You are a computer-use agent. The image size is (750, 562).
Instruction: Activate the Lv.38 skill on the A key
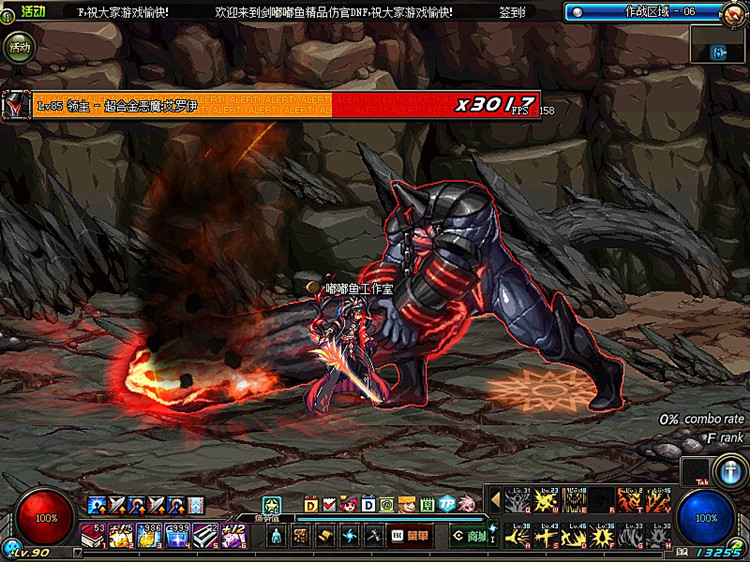click(519, 536)
